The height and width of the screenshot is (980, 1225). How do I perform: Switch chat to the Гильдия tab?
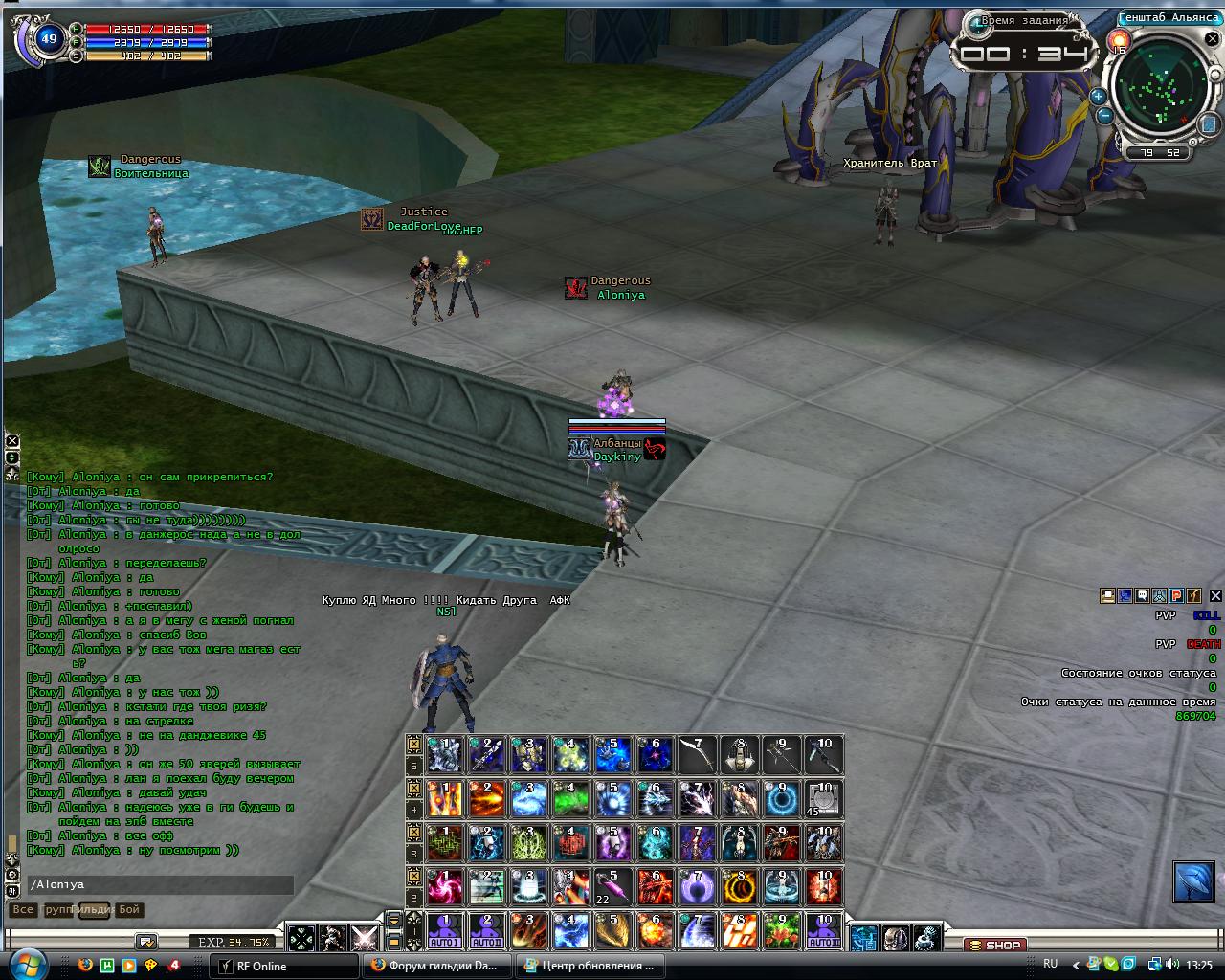[94, 910]
